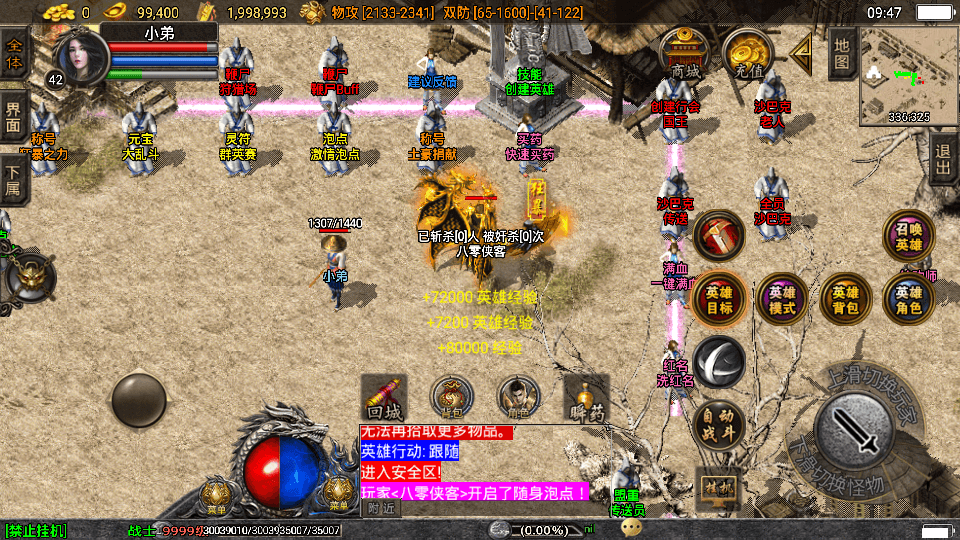The width and height of the screenshot is (960, 540).
Task: Open the 充值 recharge screen
Action: [747, 54]
